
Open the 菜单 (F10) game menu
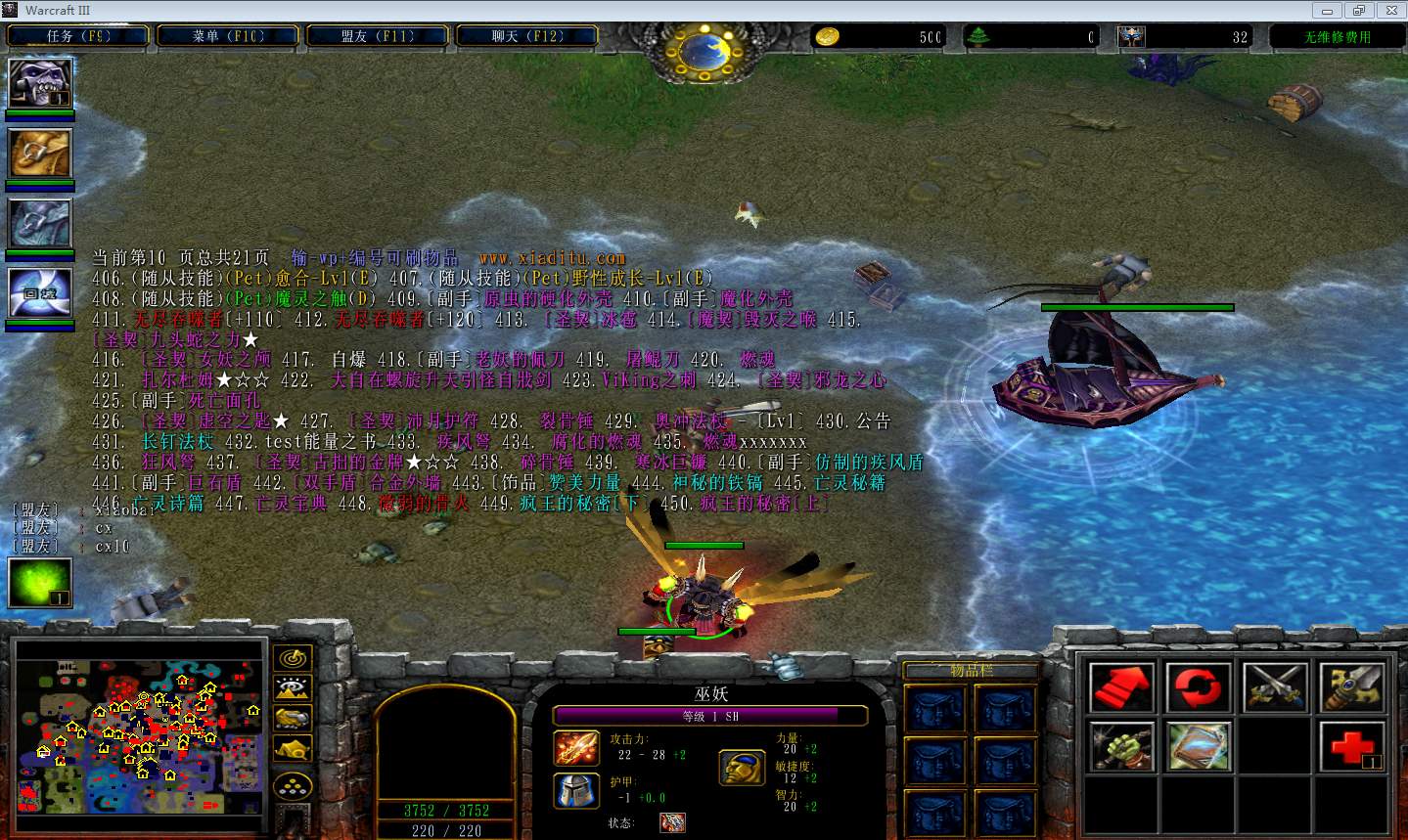tap(228, 36)
